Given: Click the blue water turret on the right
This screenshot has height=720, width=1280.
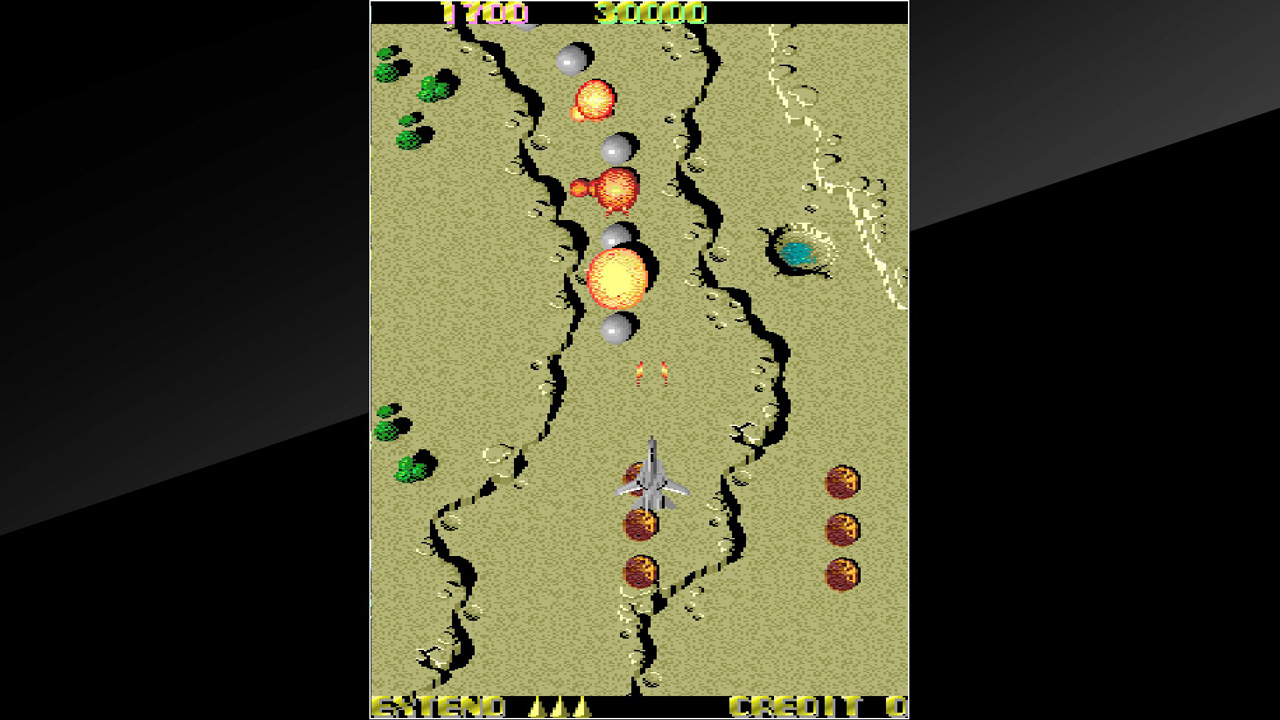Looking at the screenshot, I should click(797, 253).
